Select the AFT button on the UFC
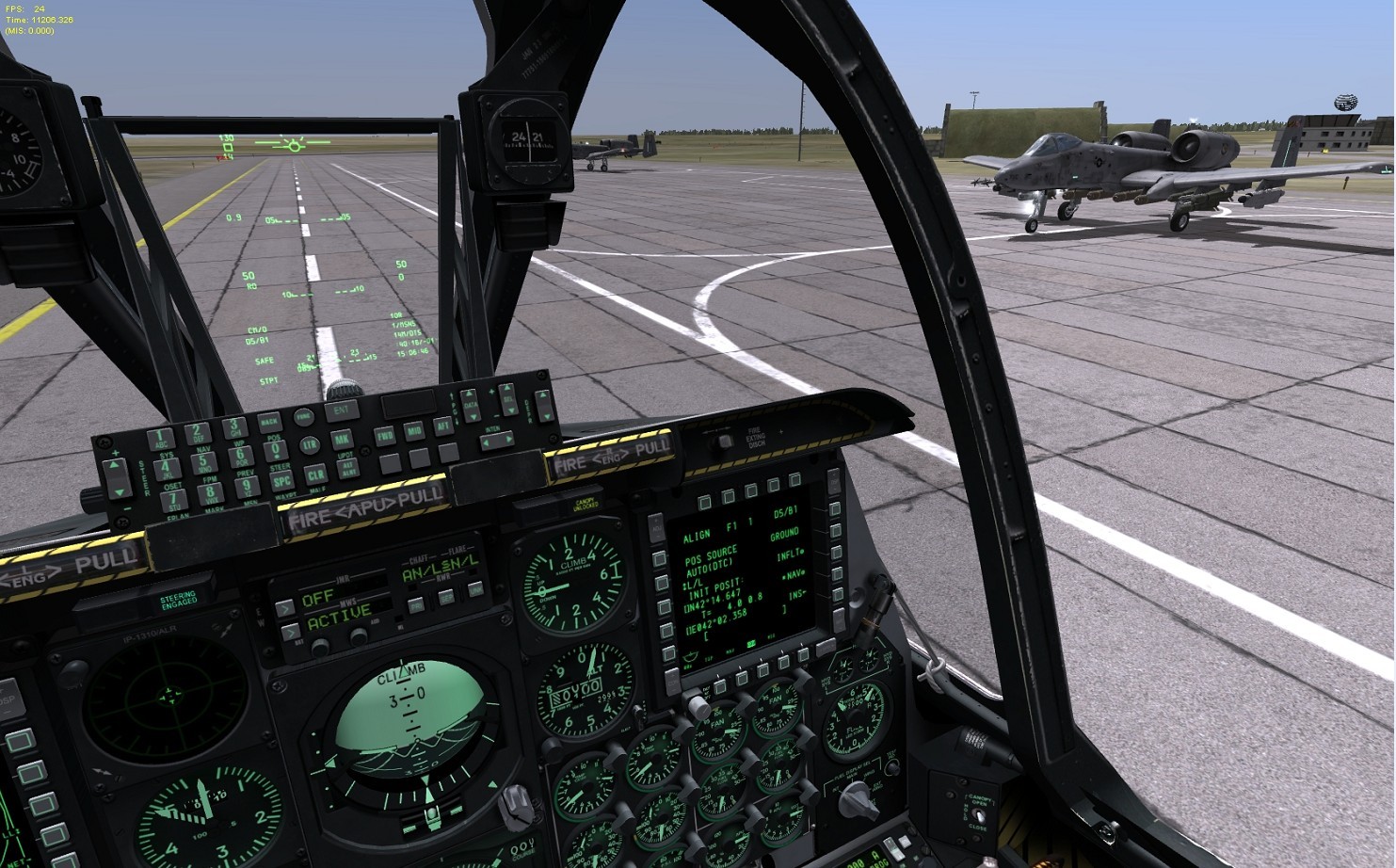Screen dimensions: 1396x868 (x=443, y=427)
